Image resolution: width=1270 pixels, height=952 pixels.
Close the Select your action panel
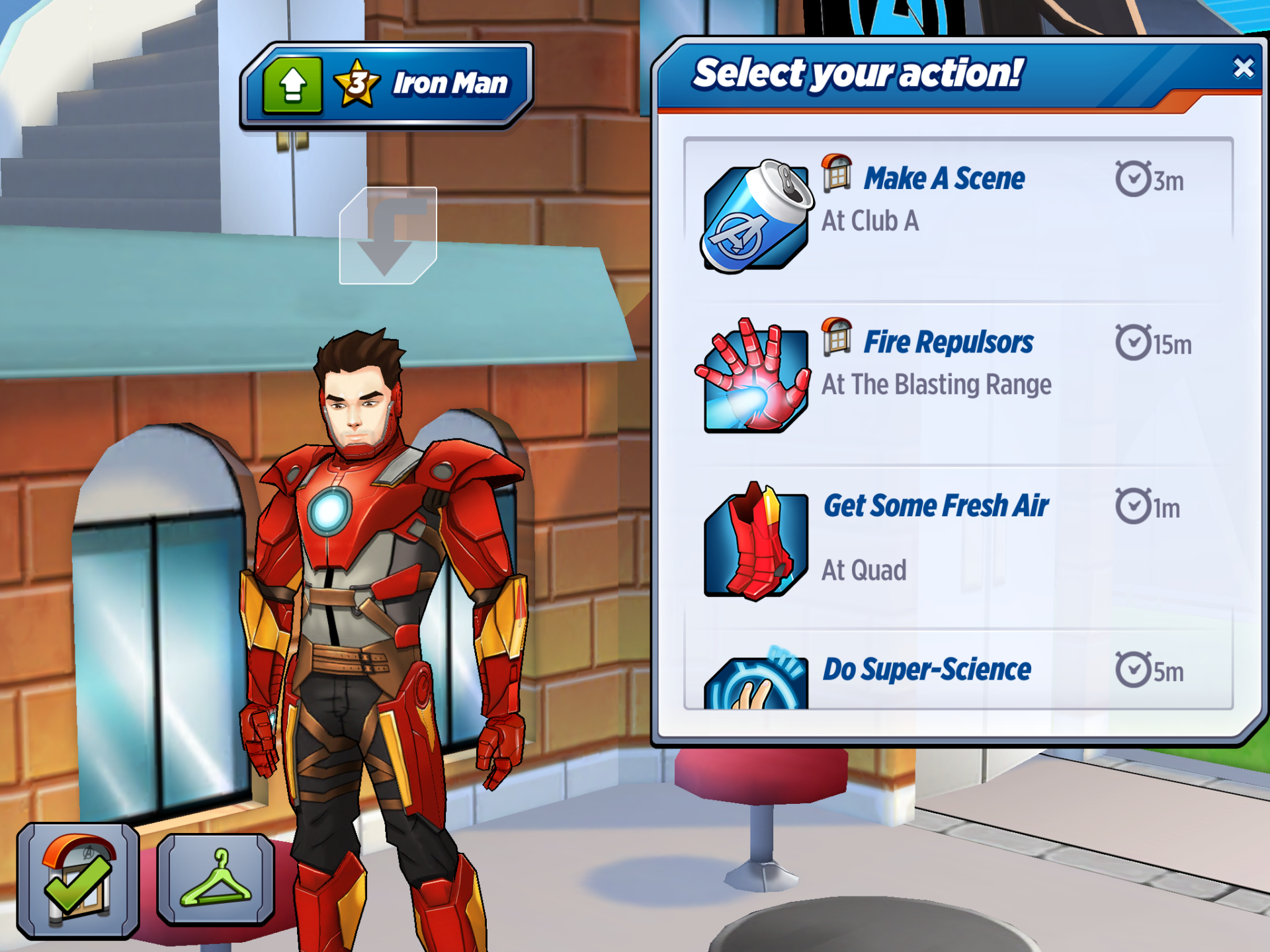pyautogui.click(x=1243, y=68)
